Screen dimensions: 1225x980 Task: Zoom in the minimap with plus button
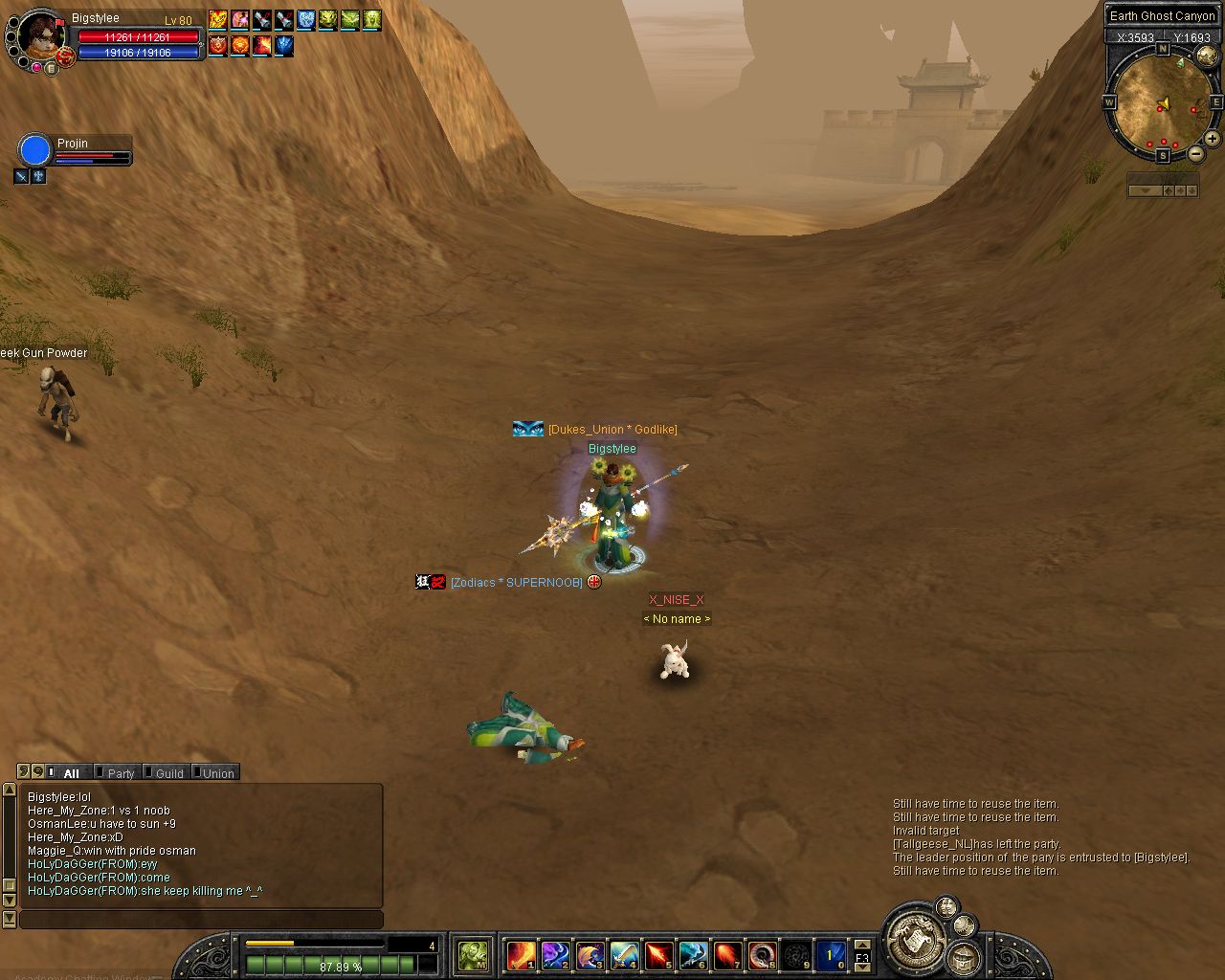click(x=1212, y=140)
